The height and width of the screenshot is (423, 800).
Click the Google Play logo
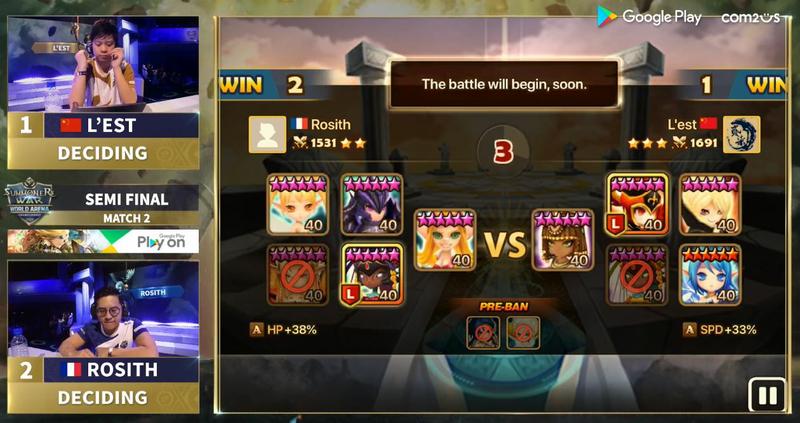(649, 17)
